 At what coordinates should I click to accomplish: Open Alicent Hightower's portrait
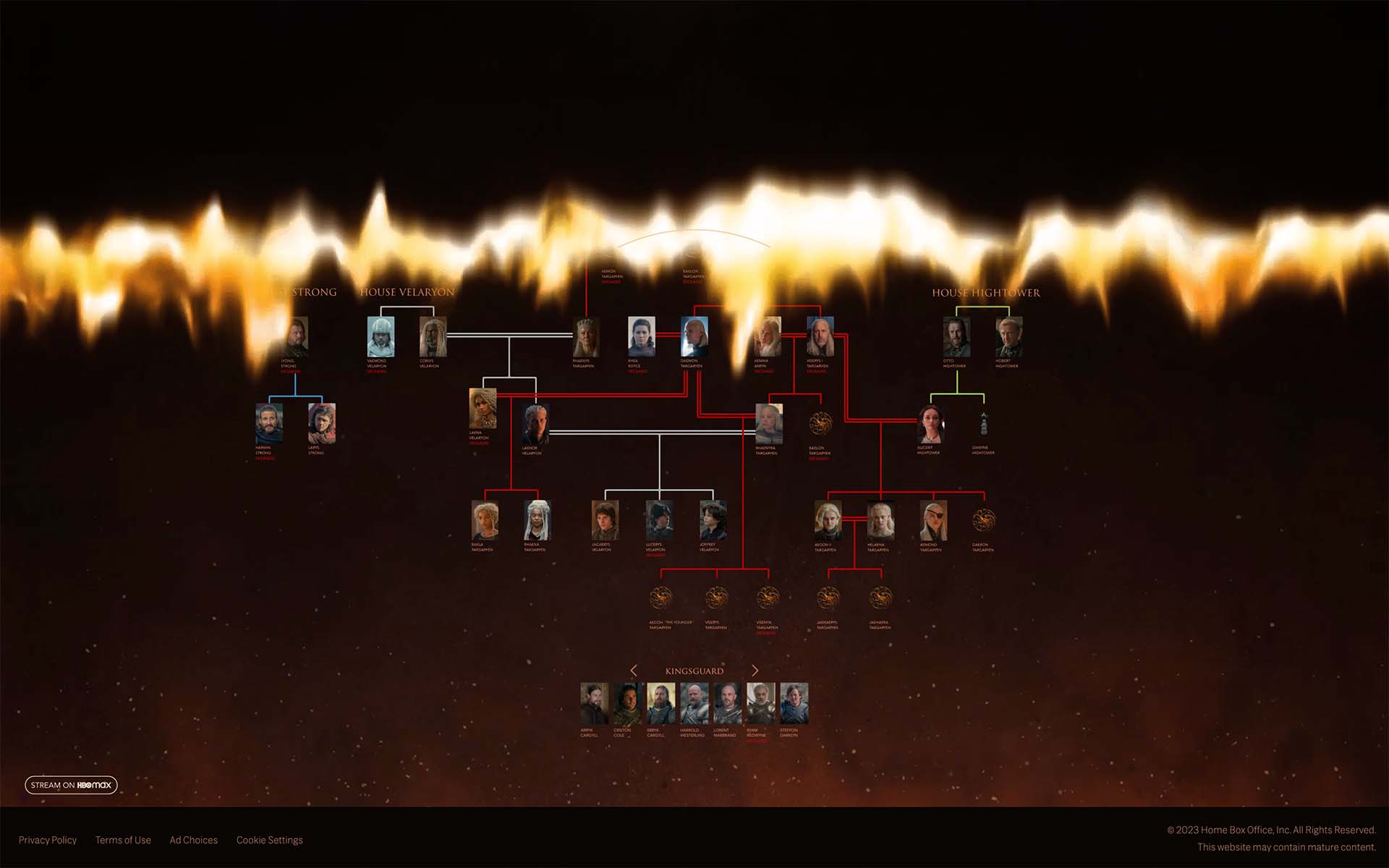930,425
